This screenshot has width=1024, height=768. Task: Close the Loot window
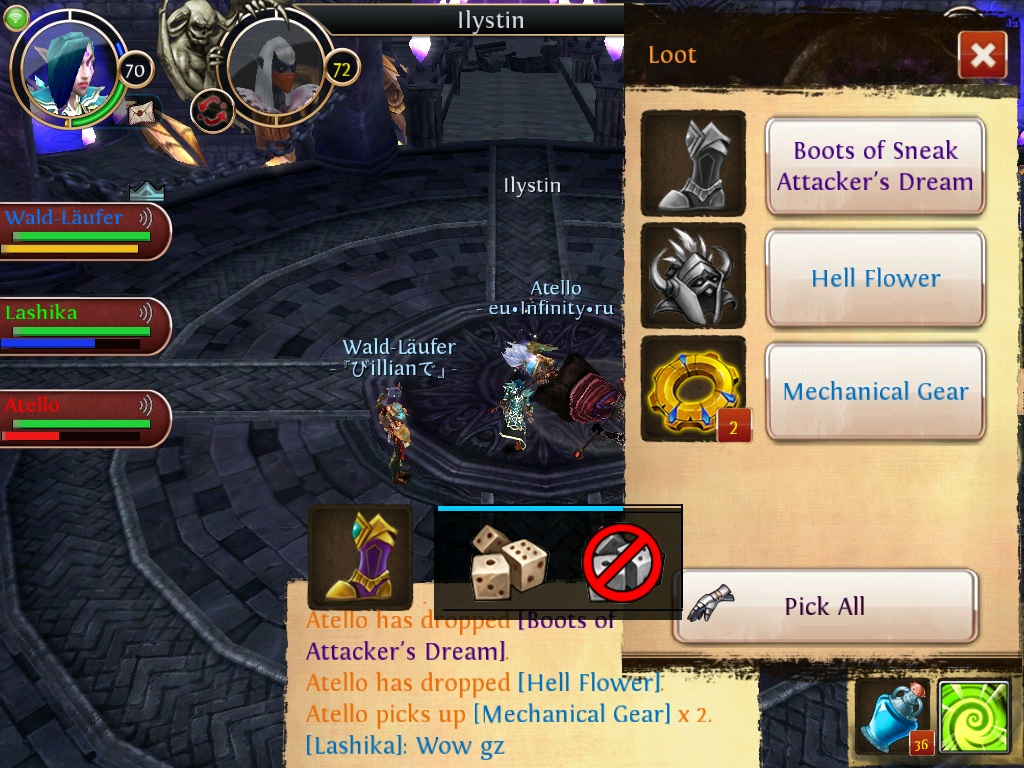982,55
